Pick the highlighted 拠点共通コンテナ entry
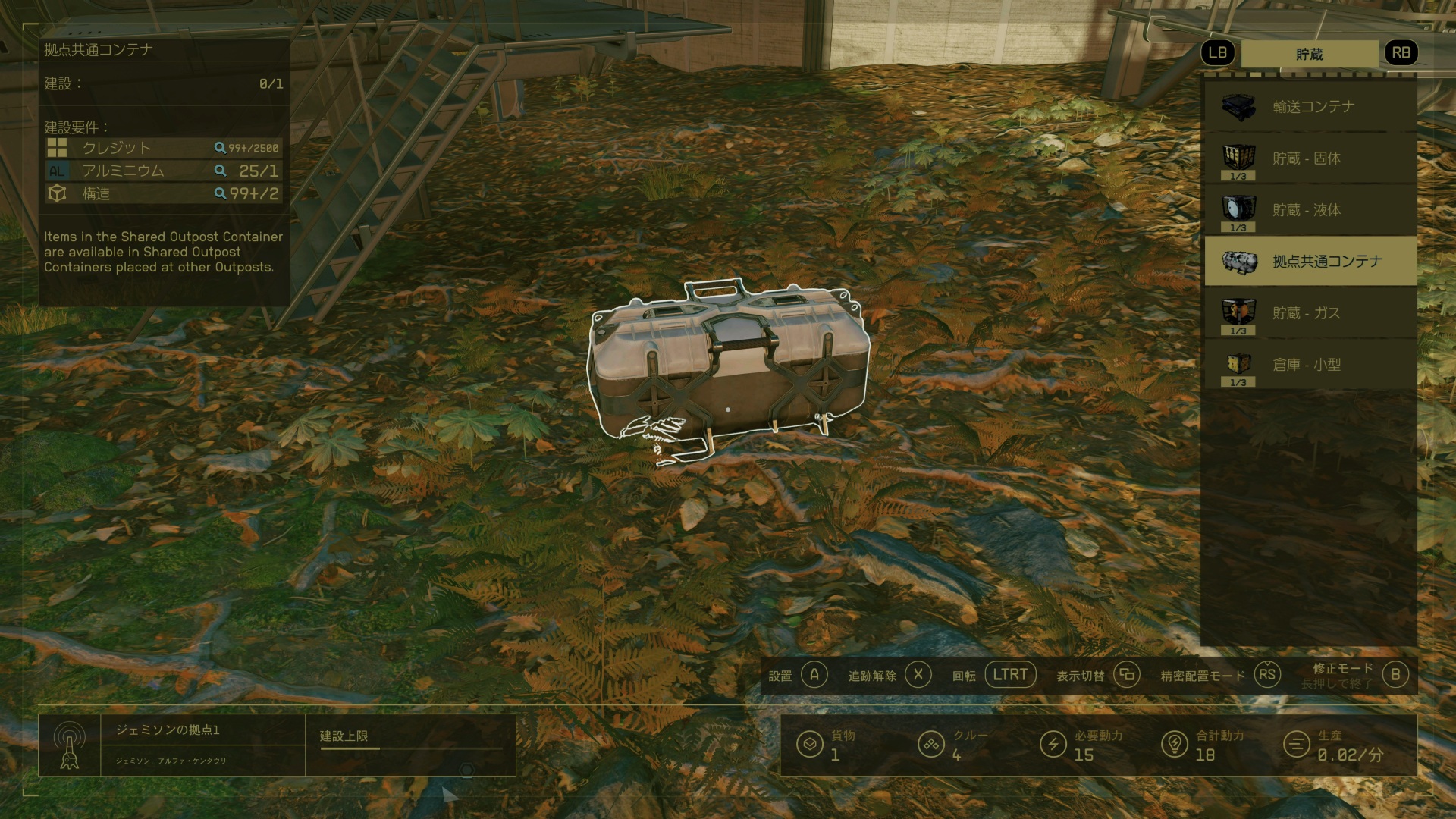 pos(1310,262)
